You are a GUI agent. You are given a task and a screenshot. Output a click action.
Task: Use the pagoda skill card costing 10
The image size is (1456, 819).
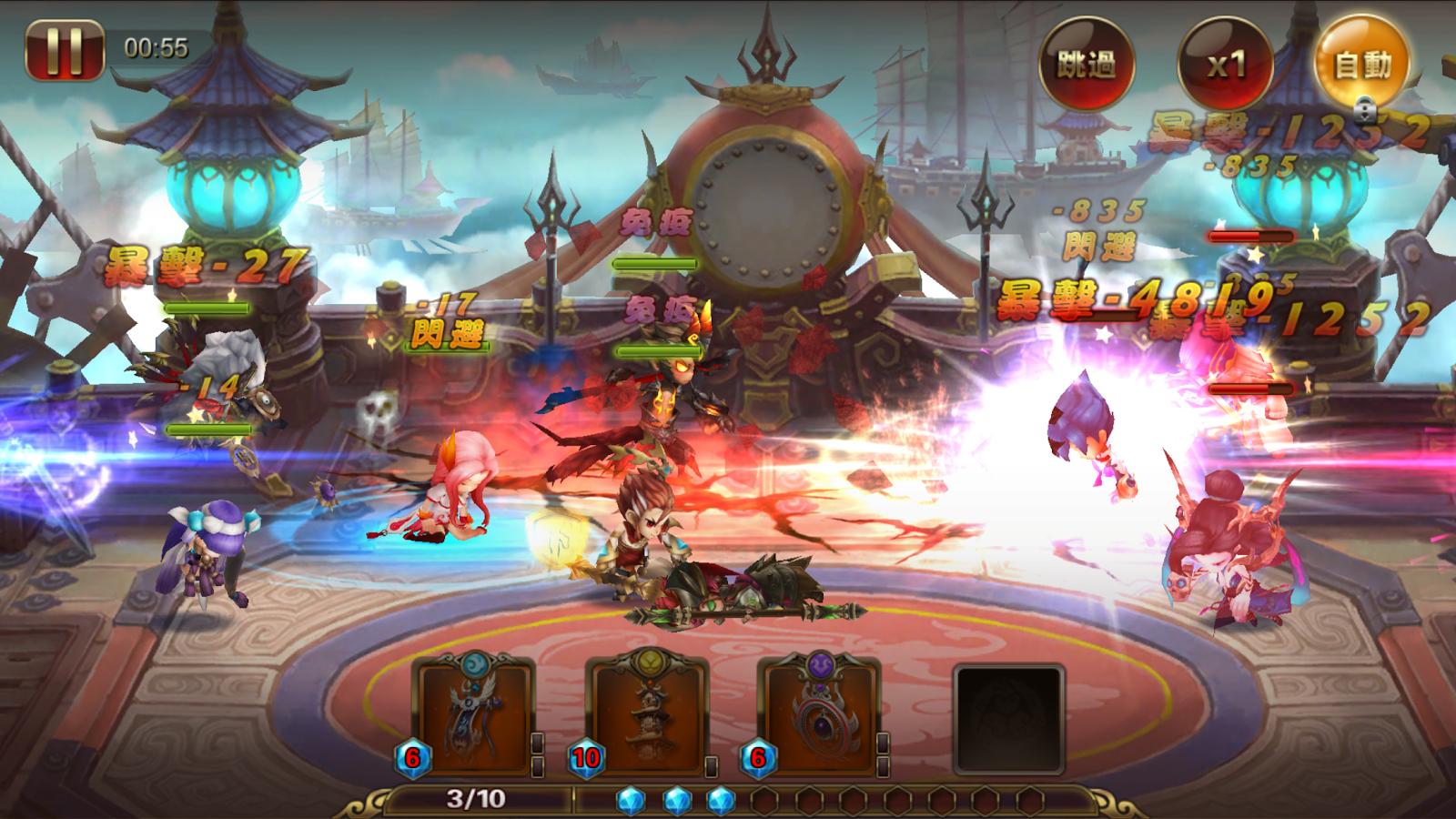click(x=649, y=717)
